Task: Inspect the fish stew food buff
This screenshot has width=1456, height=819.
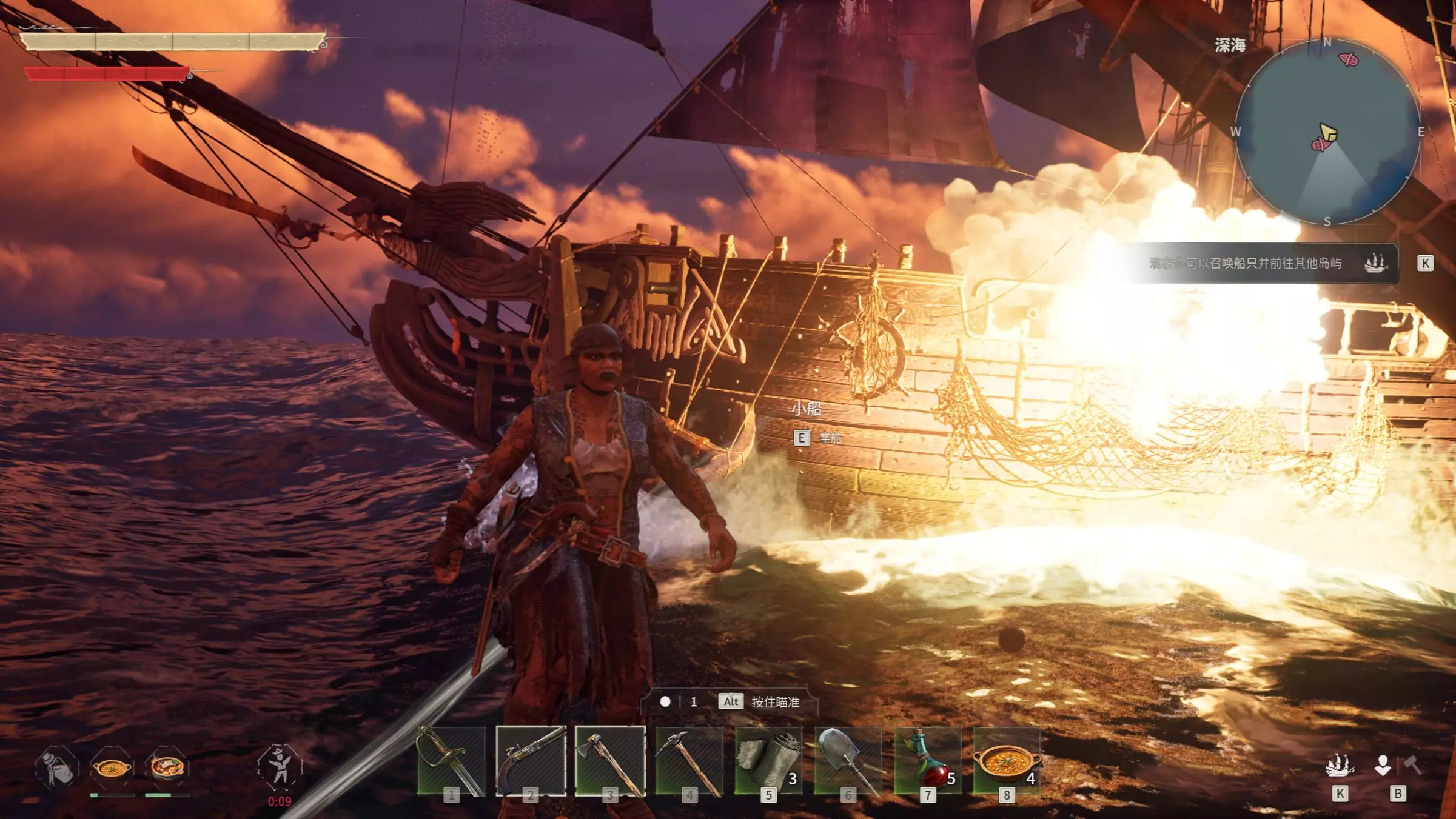Action: 167,767
